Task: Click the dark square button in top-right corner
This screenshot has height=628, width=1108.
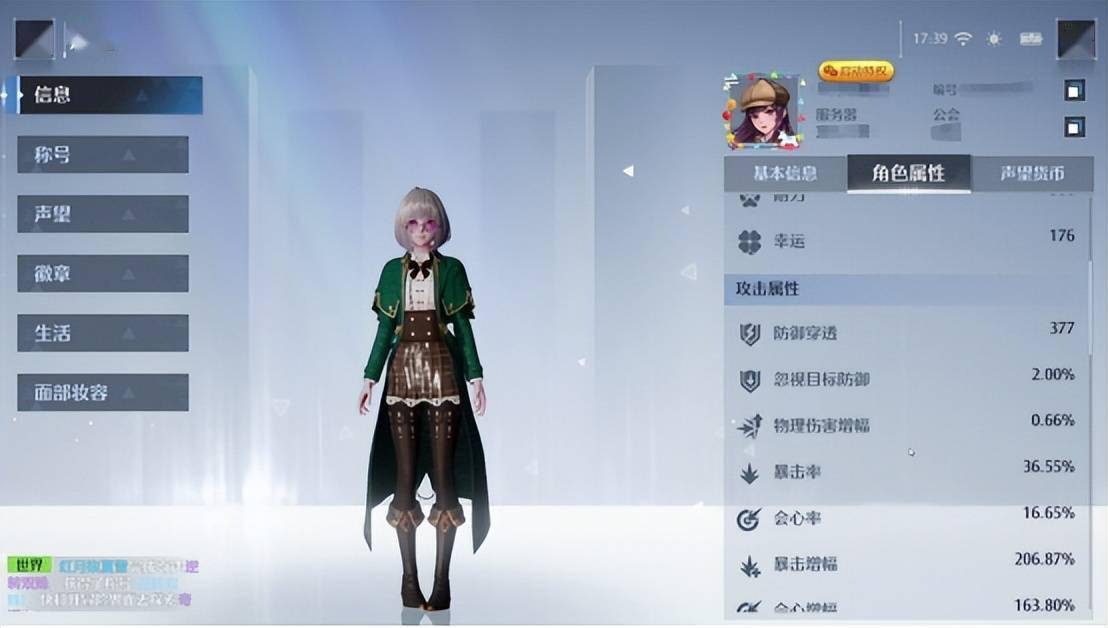Action: tap(1076, 39)
